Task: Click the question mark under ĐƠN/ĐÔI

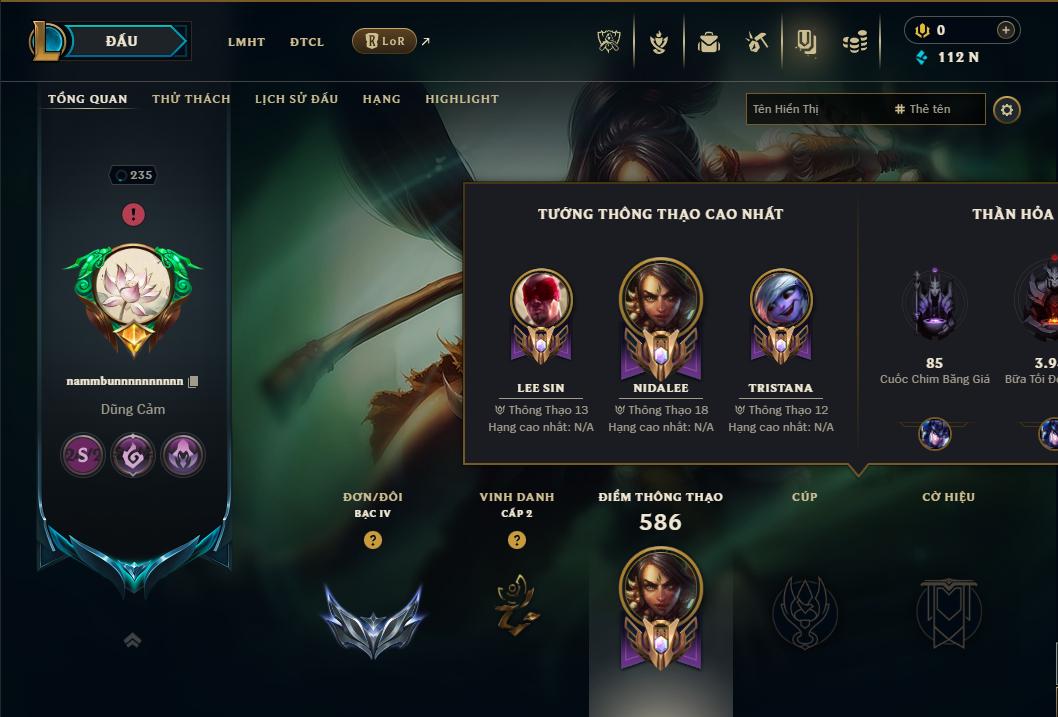Action: click(x=373, y=540)
